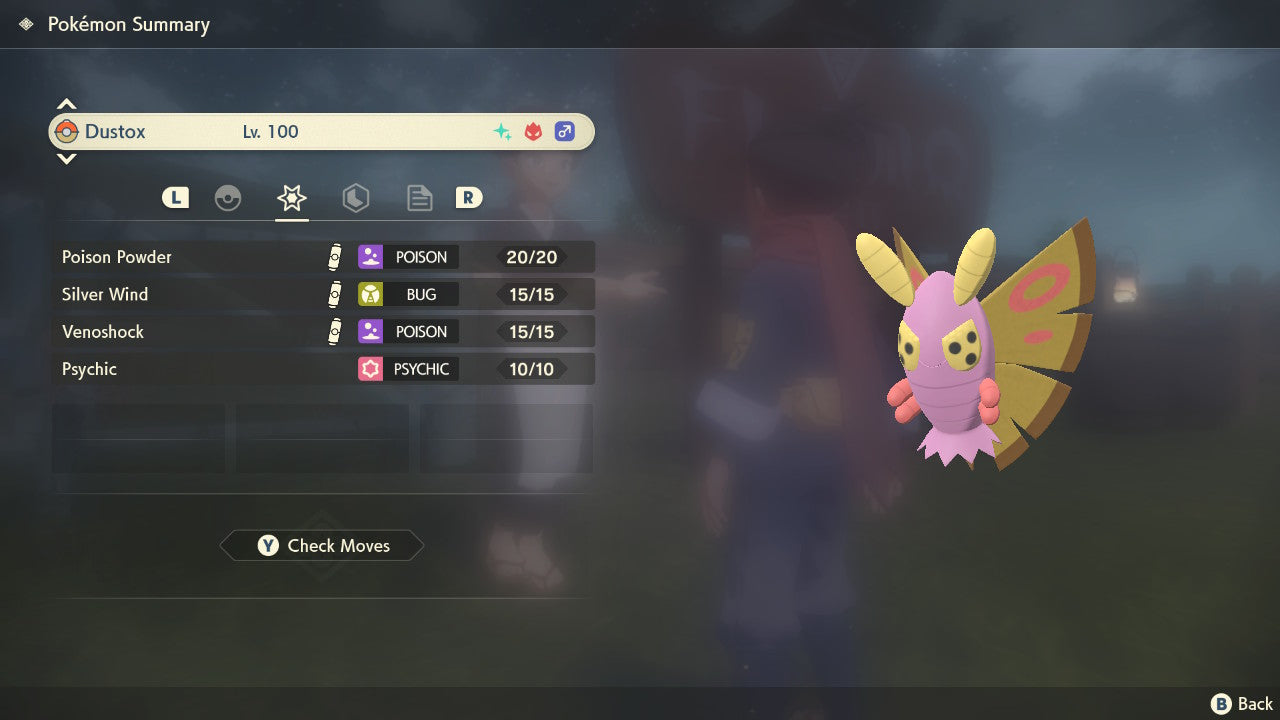Open the document notes tab

(x=420, y=198)
